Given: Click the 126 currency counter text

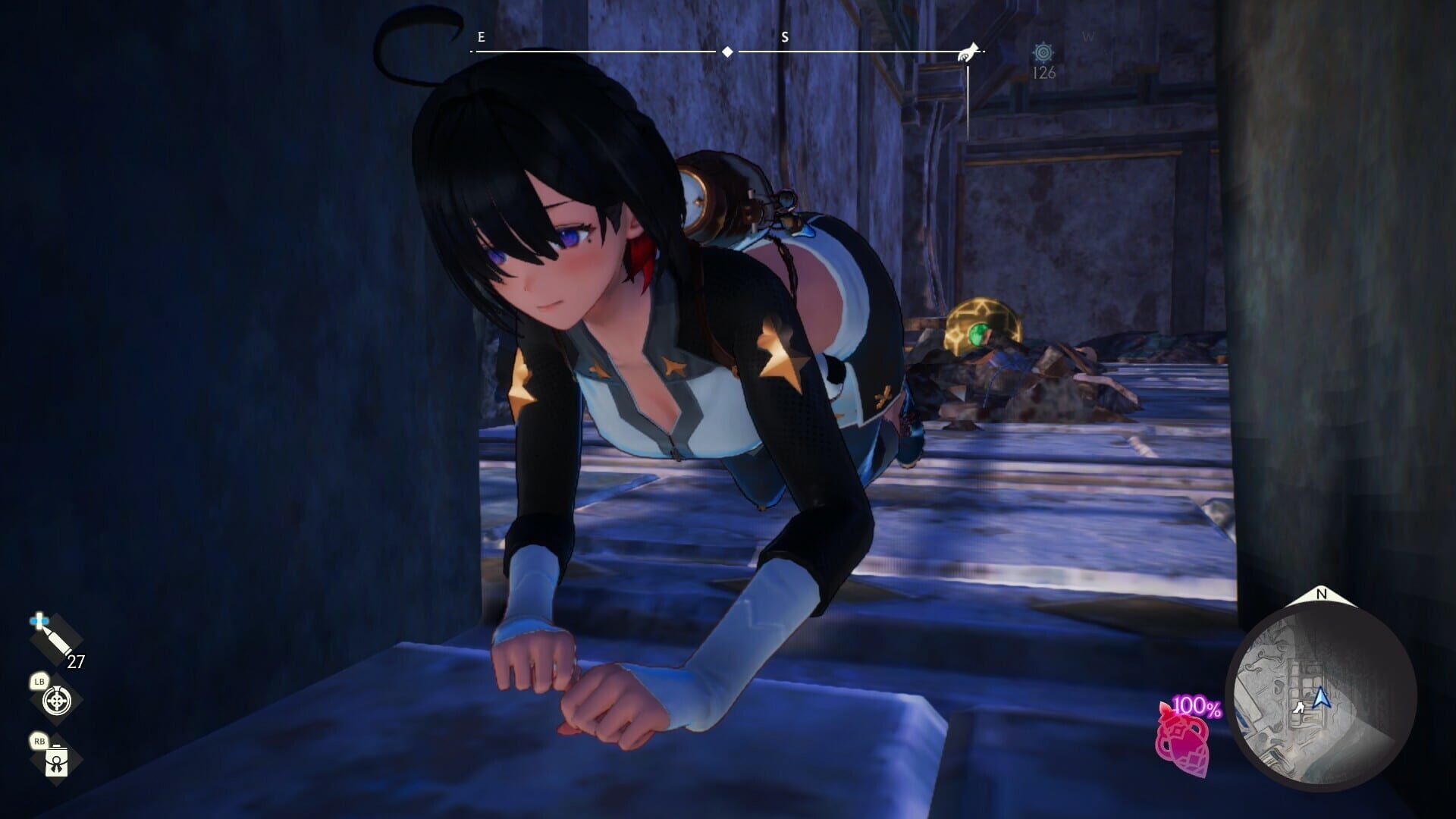Looking at the screenshot, I should tap(1044, 74).
